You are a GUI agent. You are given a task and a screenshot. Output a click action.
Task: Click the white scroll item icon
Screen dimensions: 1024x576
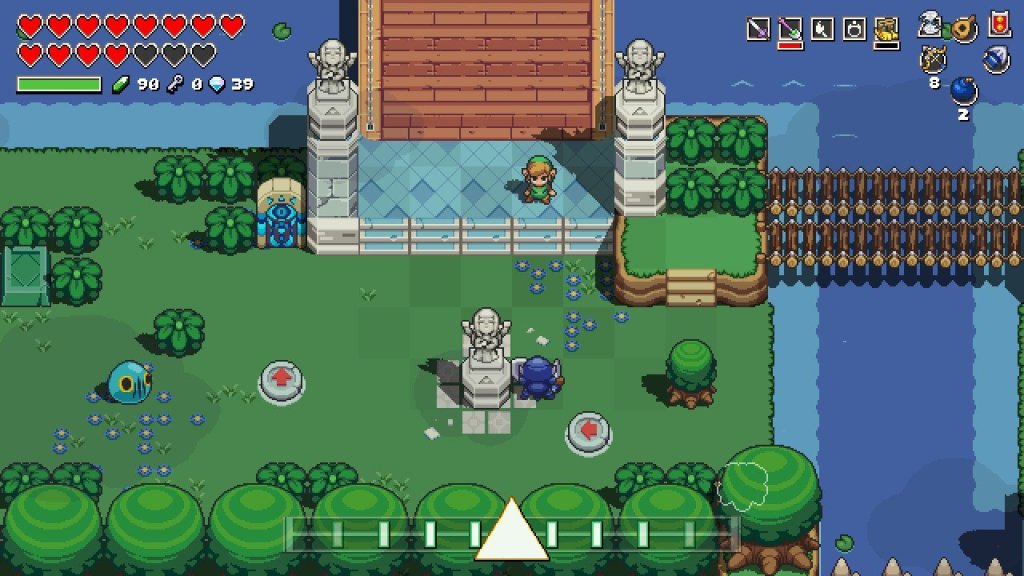click(x=931, y=25)
